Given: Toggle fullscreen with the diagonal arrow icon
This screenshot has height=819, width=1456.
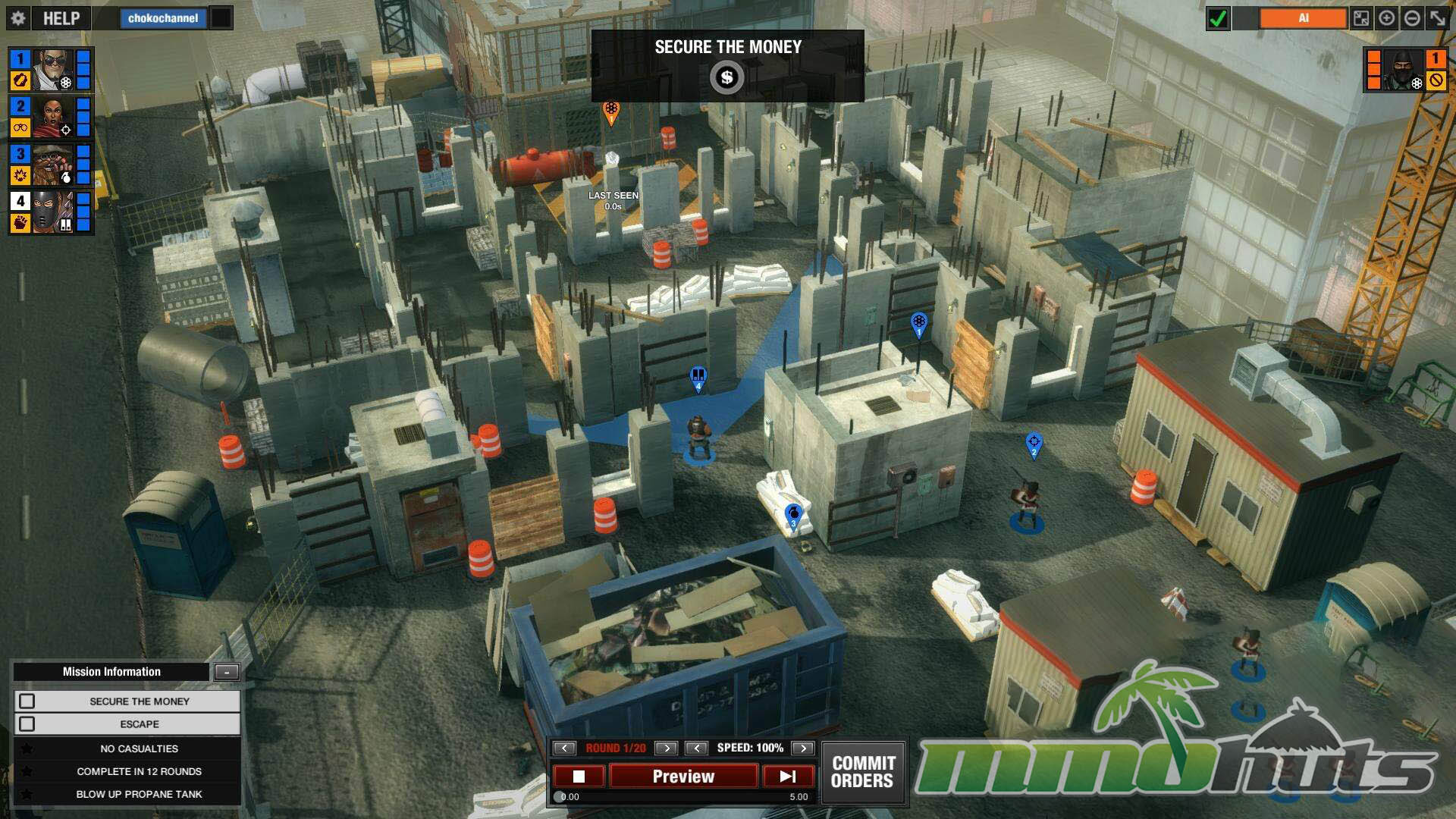Looking at the screenshot, I should [x=1438, y=18].
